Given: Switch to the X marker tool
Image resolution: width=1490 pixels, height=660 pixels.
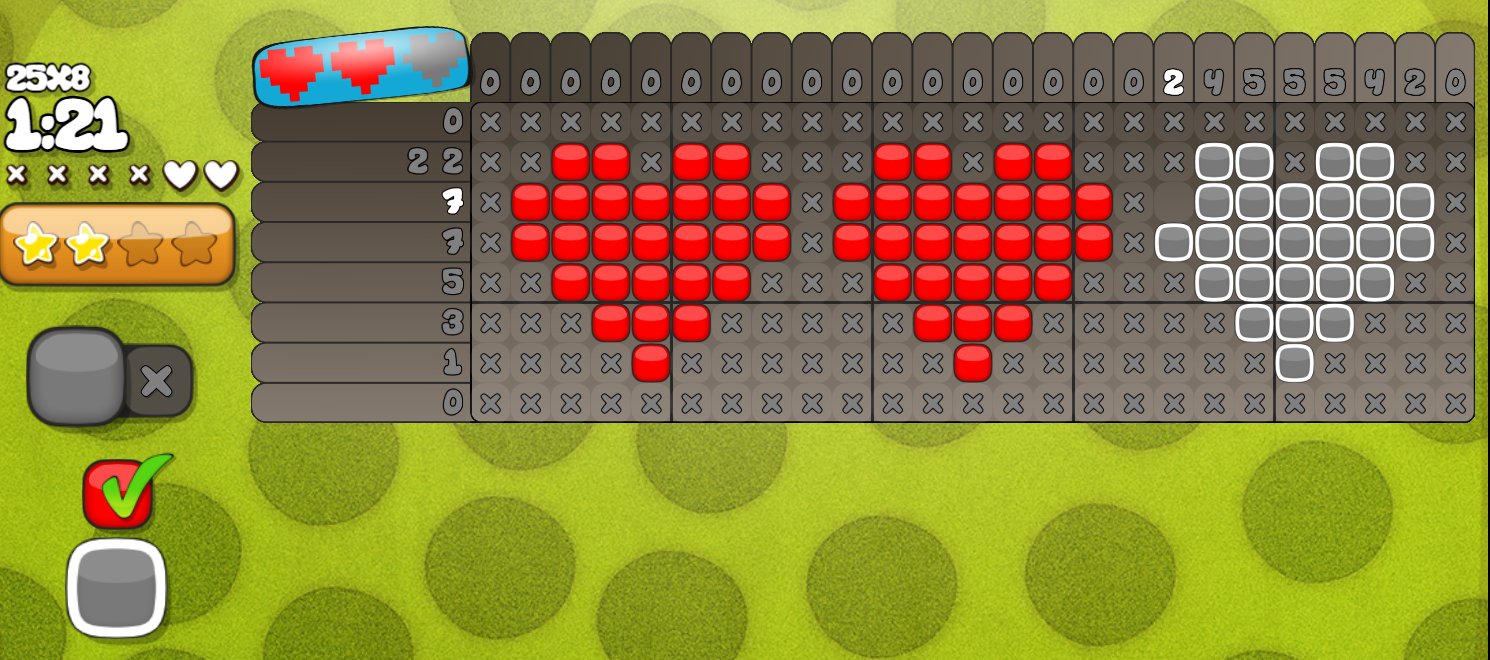Looking at the screenshot, I should pyautogui.click(x=157, y=381).
